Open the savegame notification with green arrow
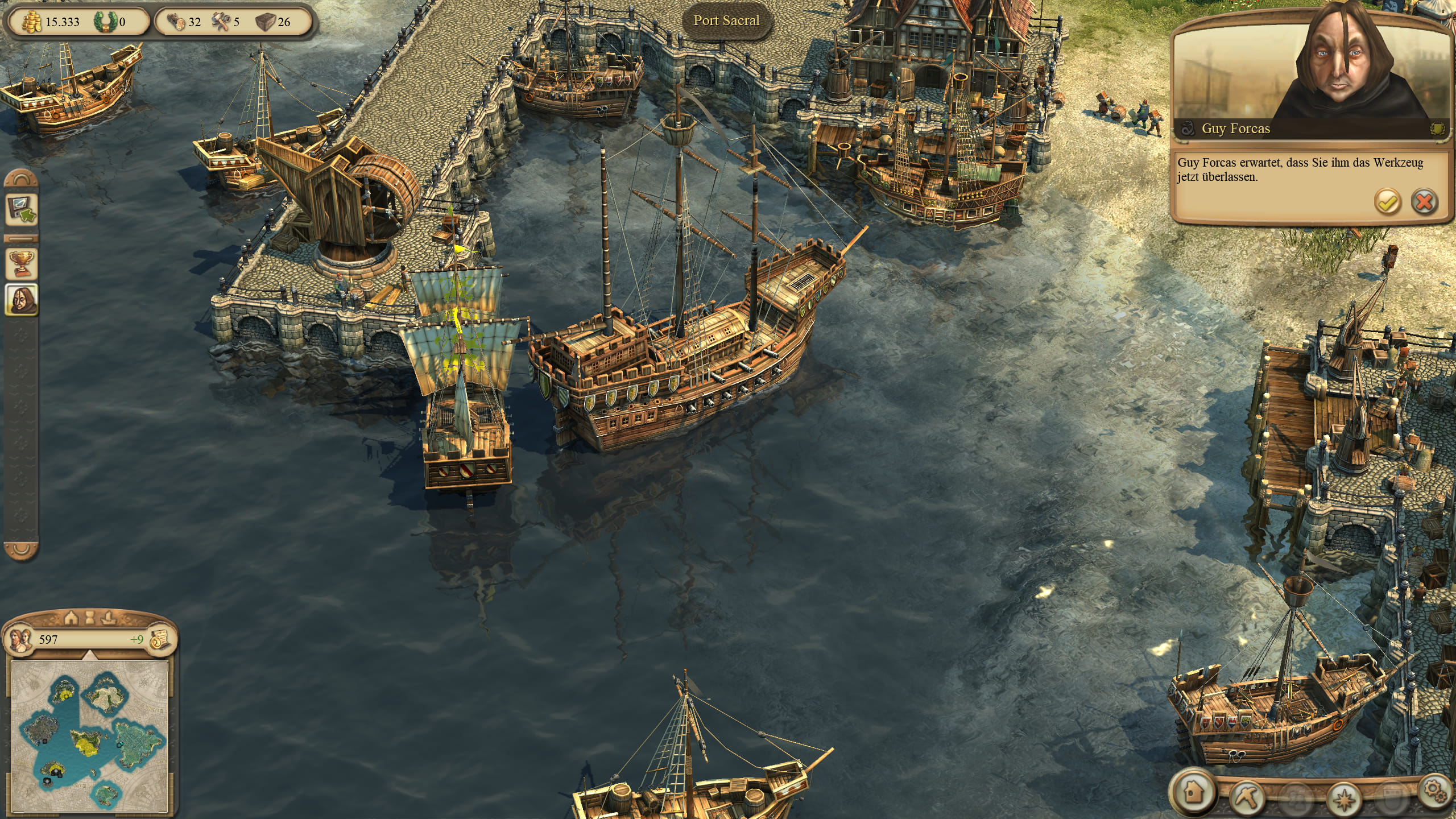This screenshot has width=1456, height=819. (x=22, y=210)
